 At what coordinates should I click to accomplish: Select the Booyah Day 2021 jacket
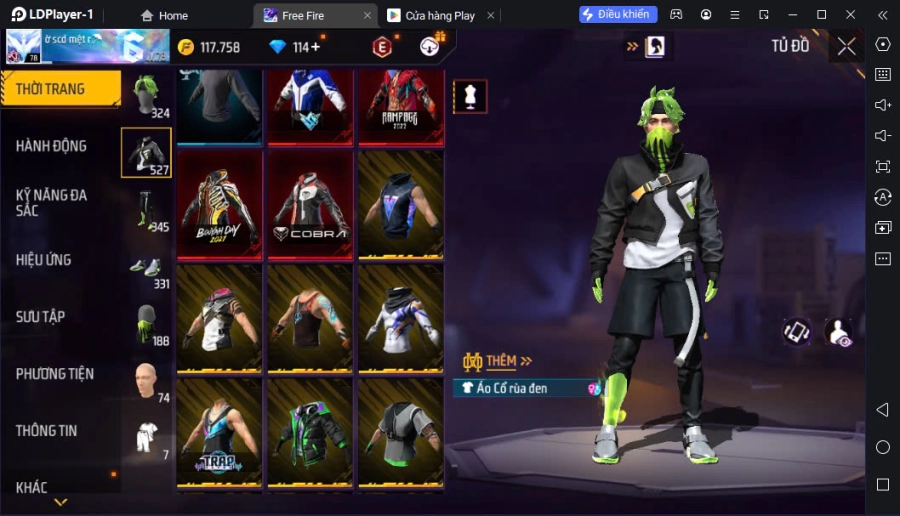pyautogui.click(x=219, y=204)
